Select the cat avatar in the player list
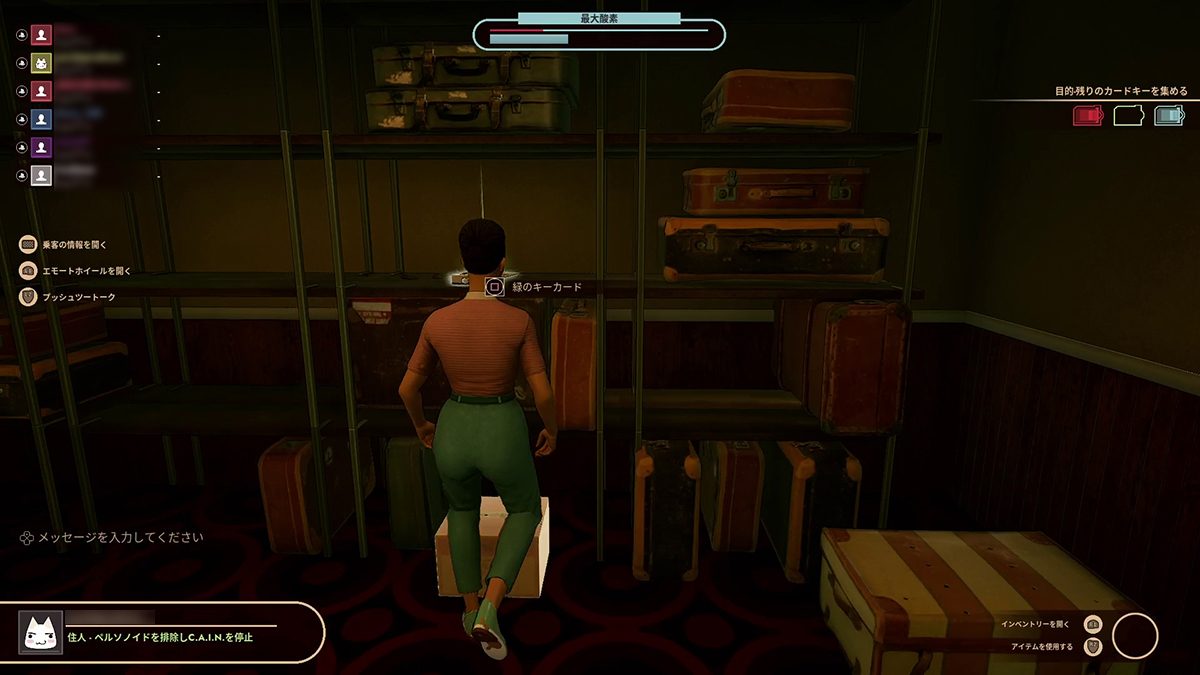The image size is (1200, 675). (41, 63)
